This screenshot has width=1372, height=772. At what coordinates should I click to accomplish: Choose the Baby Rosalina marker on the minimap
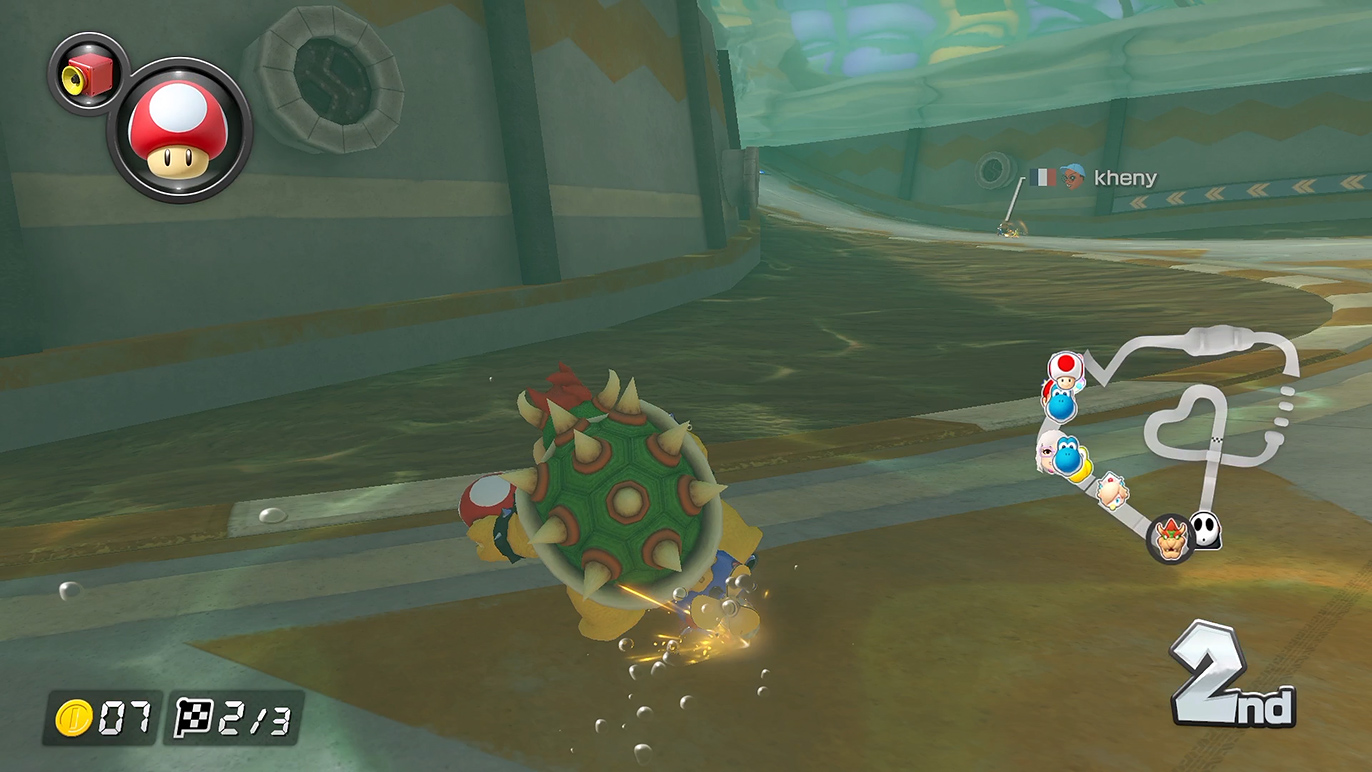point(1110,491)
